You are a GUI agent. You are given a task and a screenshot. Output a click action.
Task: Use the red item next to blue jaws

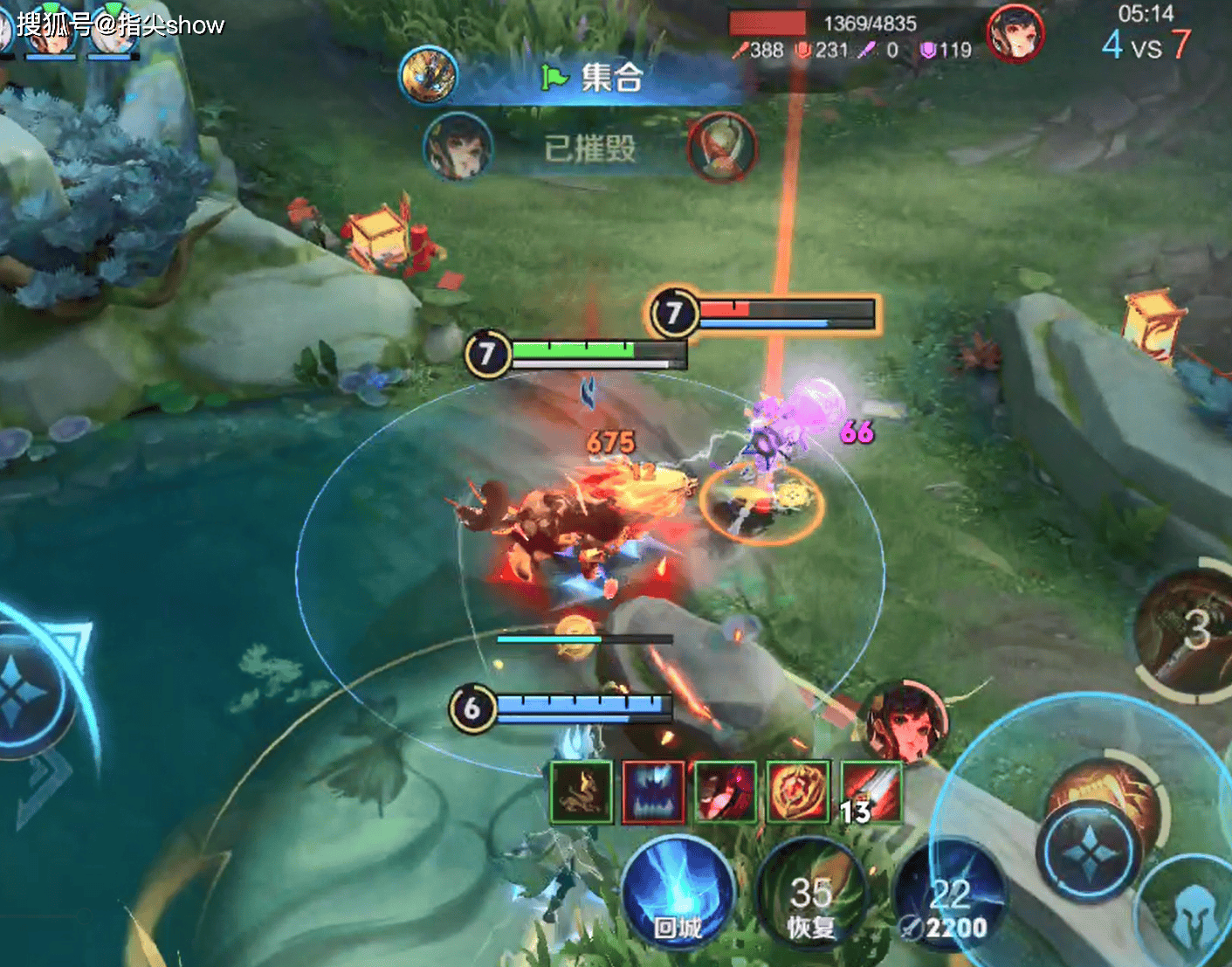(x=726, y=792)
